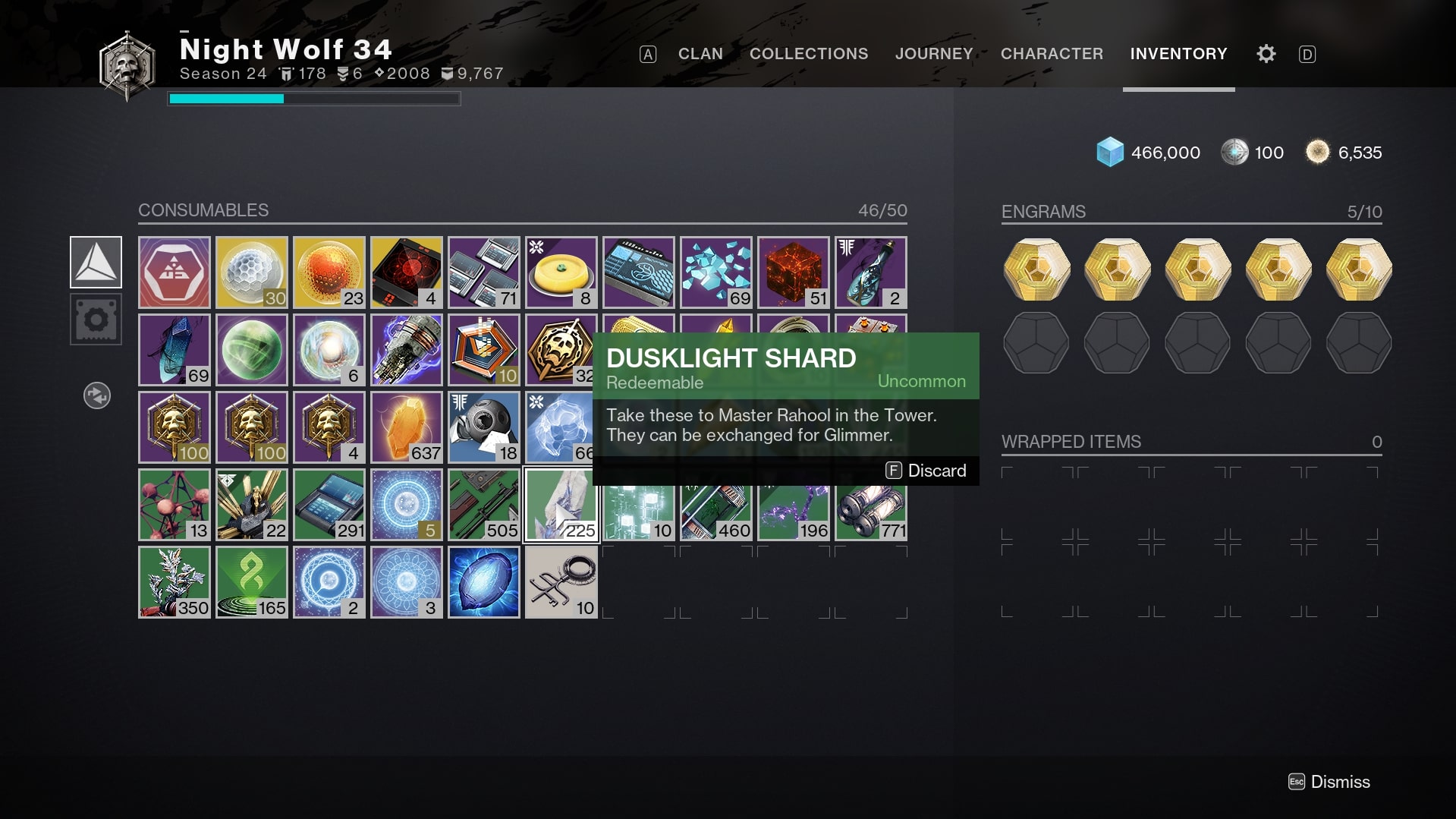Viewport: 1456px width, 819px height.
Task: Choose the red cube item with count 51
Action: pyautogui.click(x=793, y=272)
